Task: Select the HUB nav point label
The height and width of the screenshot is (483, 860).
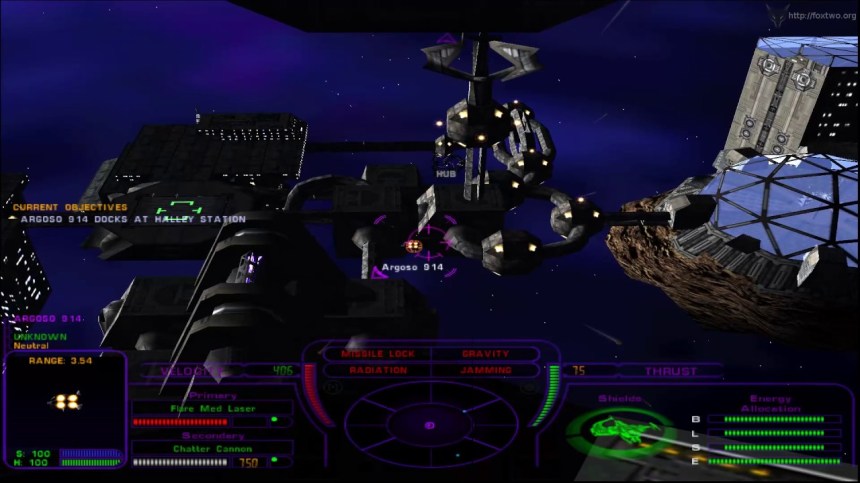Action: (446, 174)
